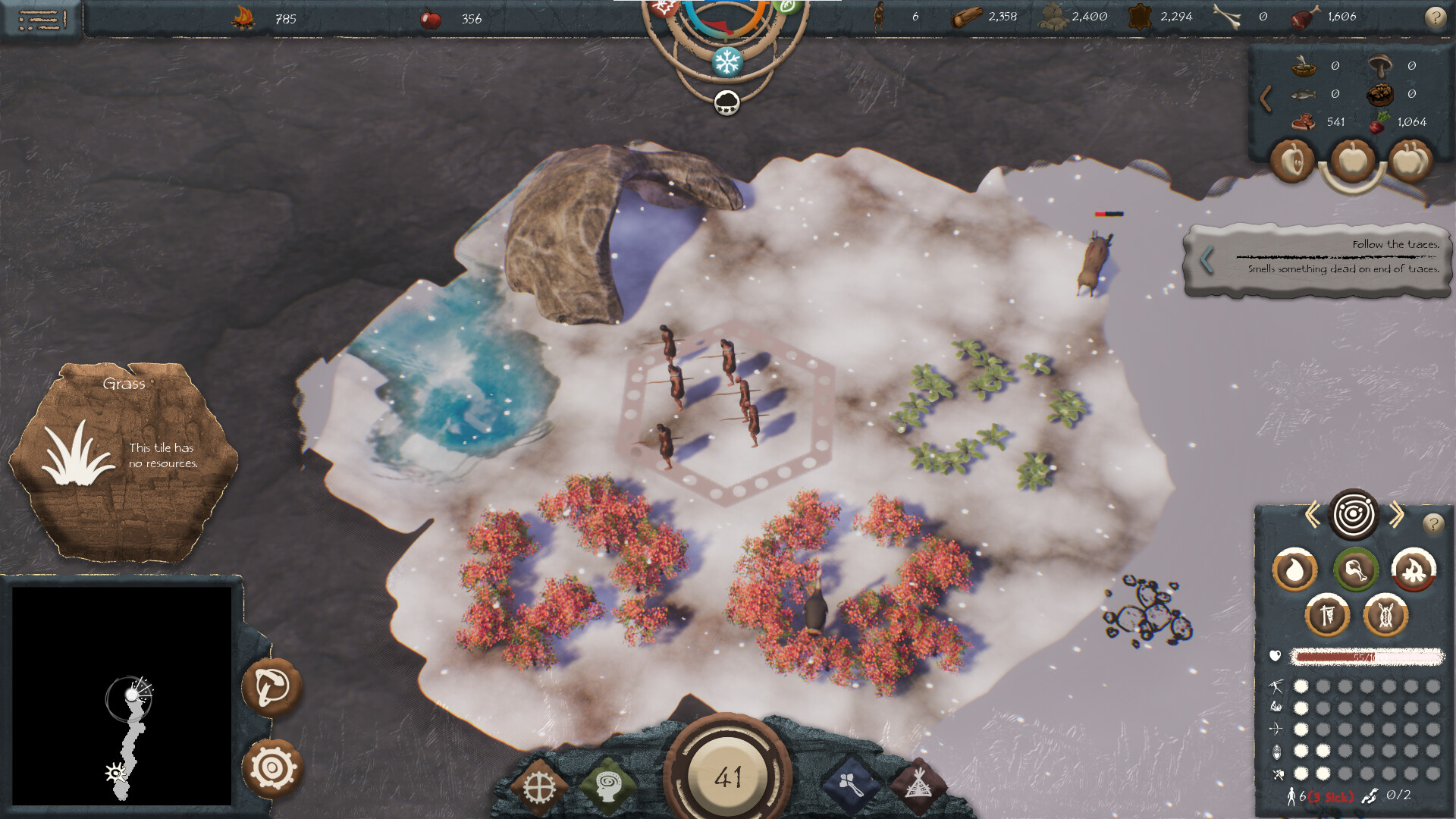Viewport: 1456px width, 819px height.
Task: Open the crafting gear menu
Action: coord(538,785)
